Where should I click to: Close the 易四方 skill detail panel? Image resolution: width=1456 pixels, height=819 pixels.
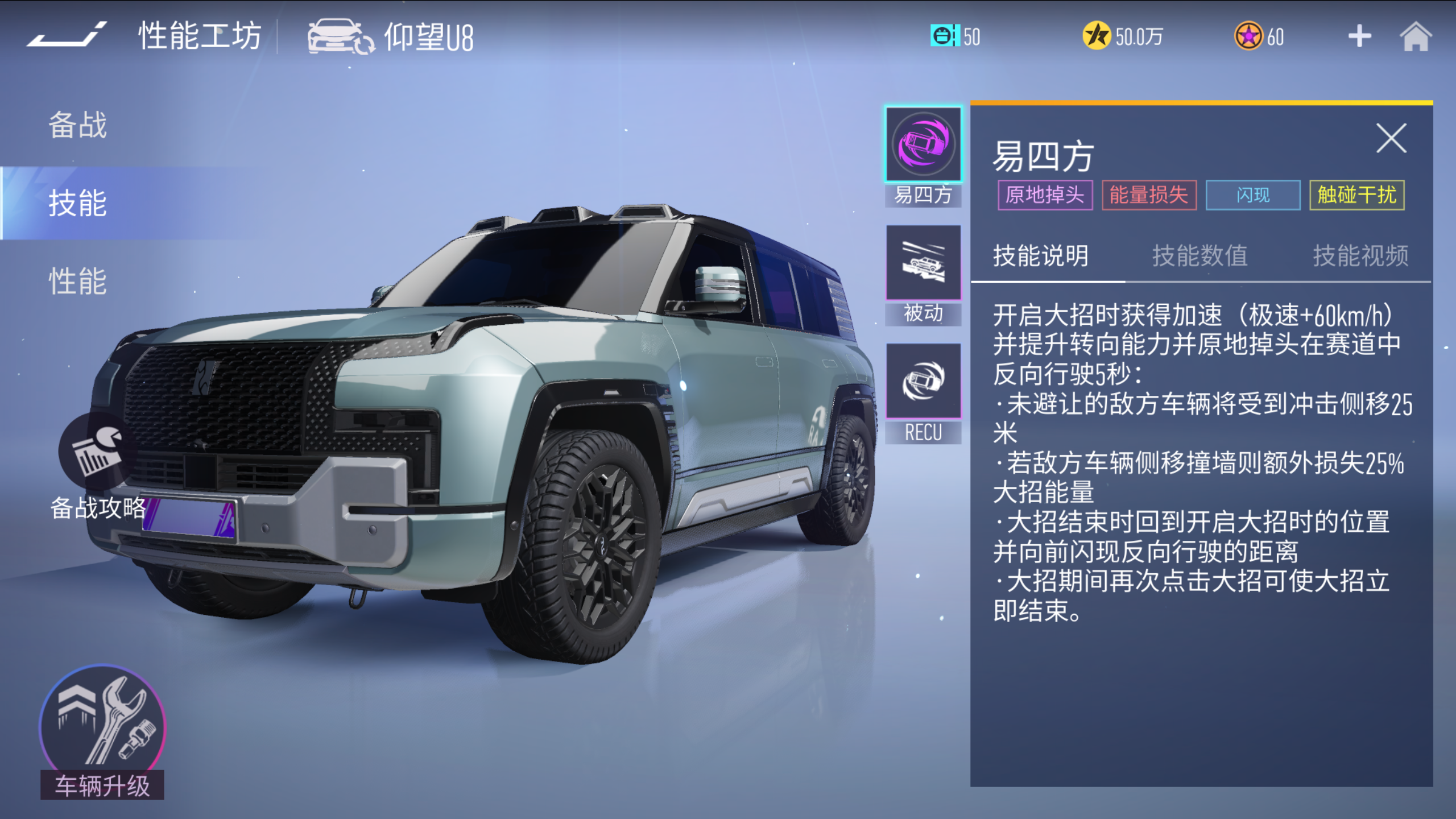[1391, 138]
